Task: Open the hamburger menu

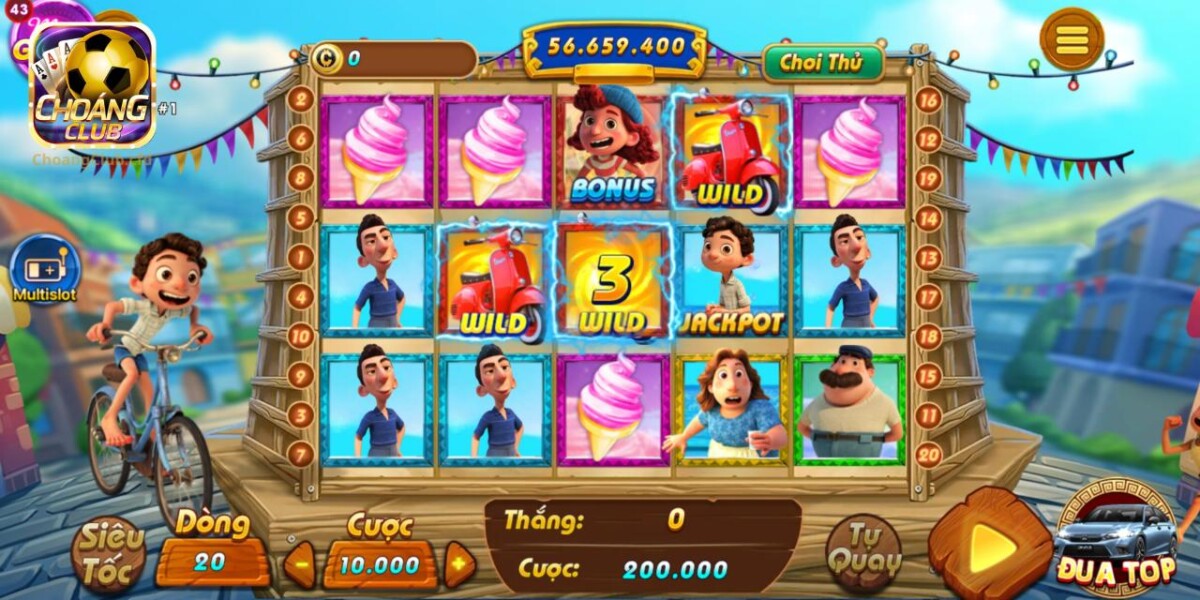Action: (x=1071, y=40)
